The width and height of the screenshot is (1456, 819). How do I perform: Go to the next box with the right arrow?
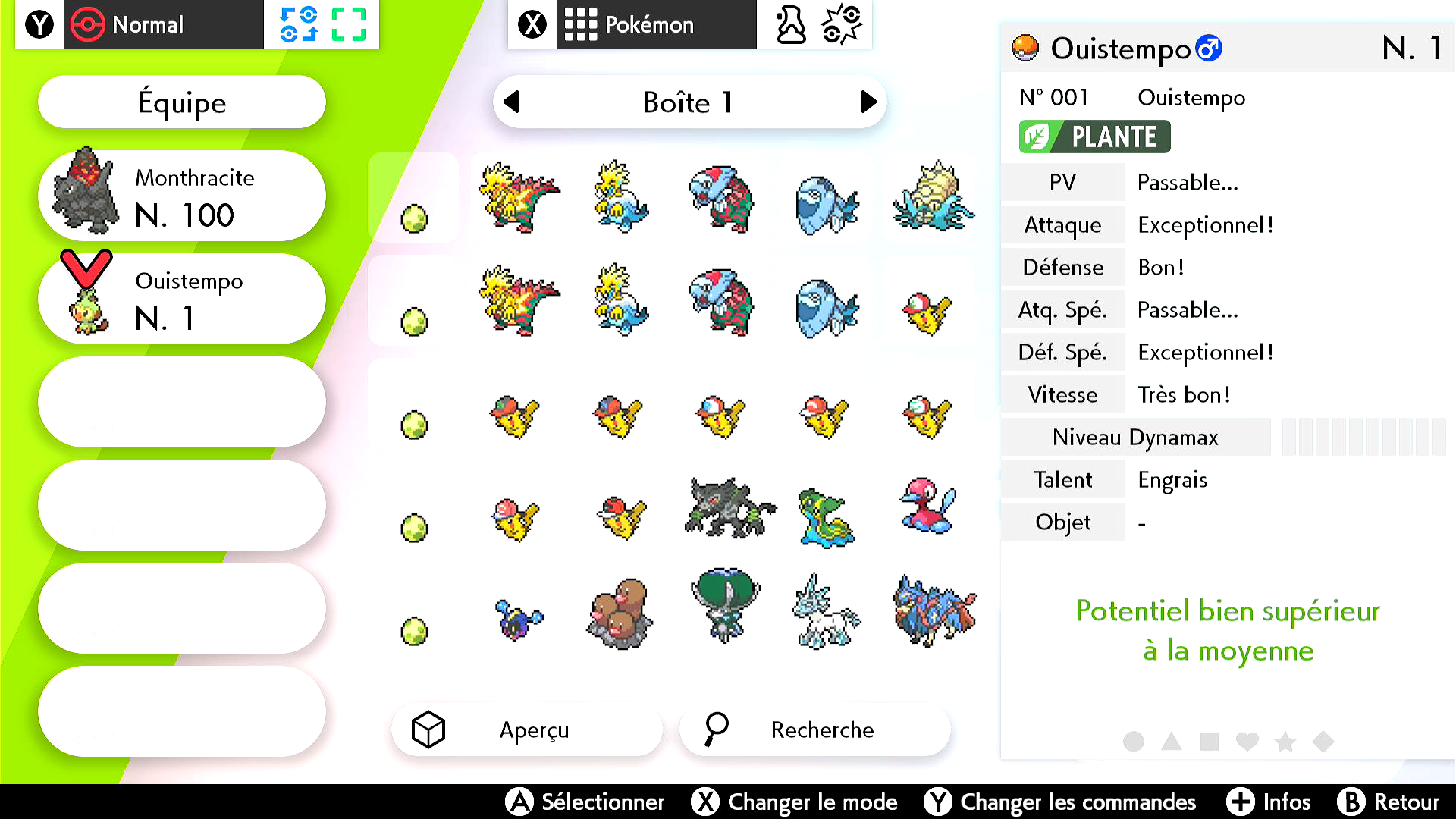tap(868, 102)
